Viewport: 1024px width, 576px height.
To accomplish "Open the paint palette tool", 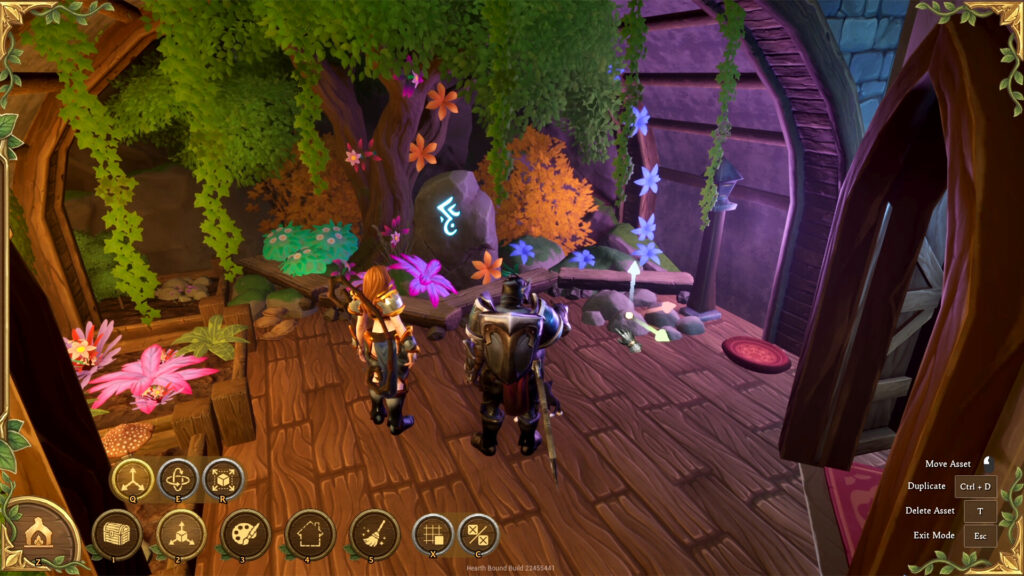I will tap(245, 534).
